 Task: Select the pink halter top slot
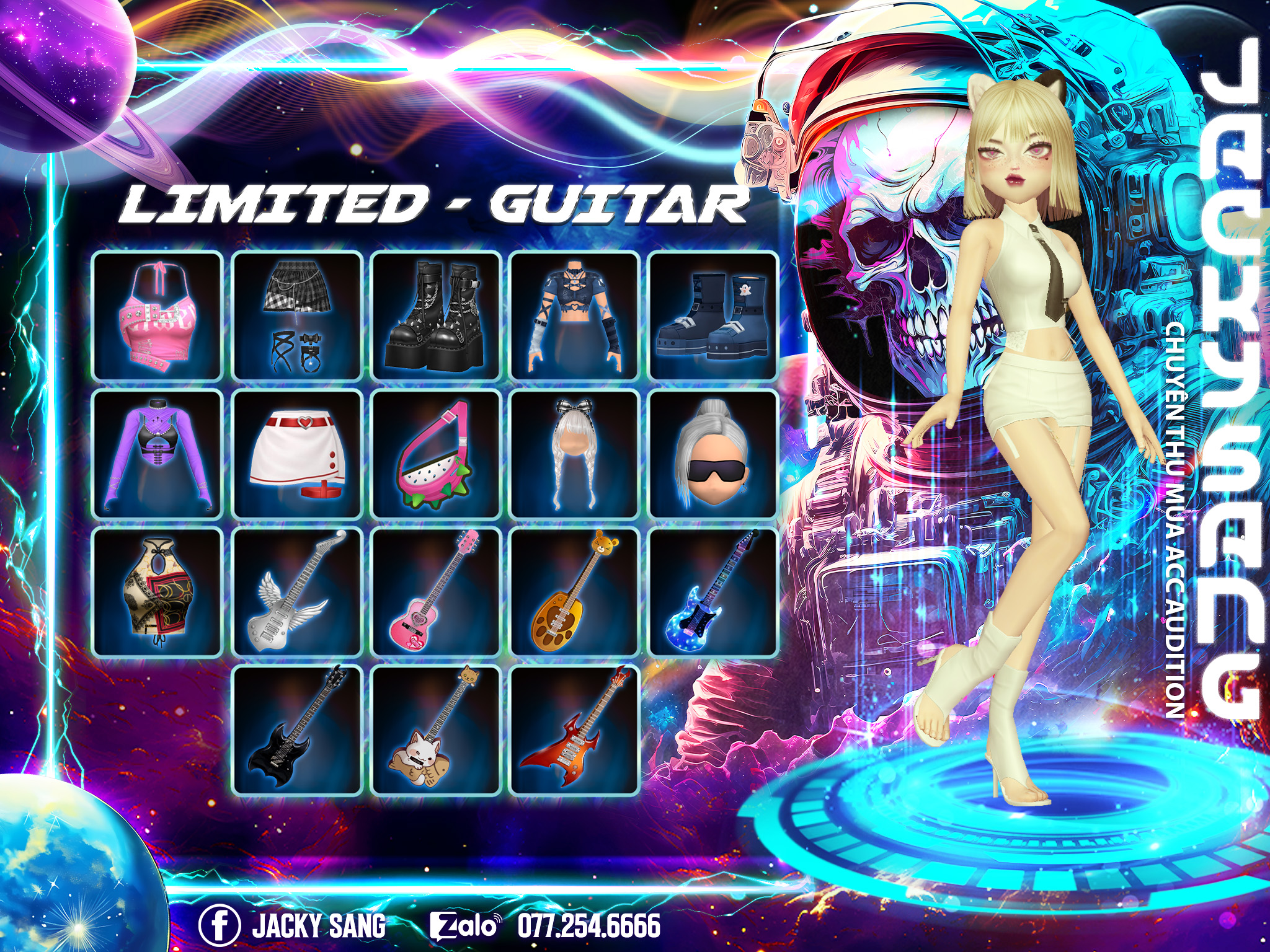[x=158, y=316]
